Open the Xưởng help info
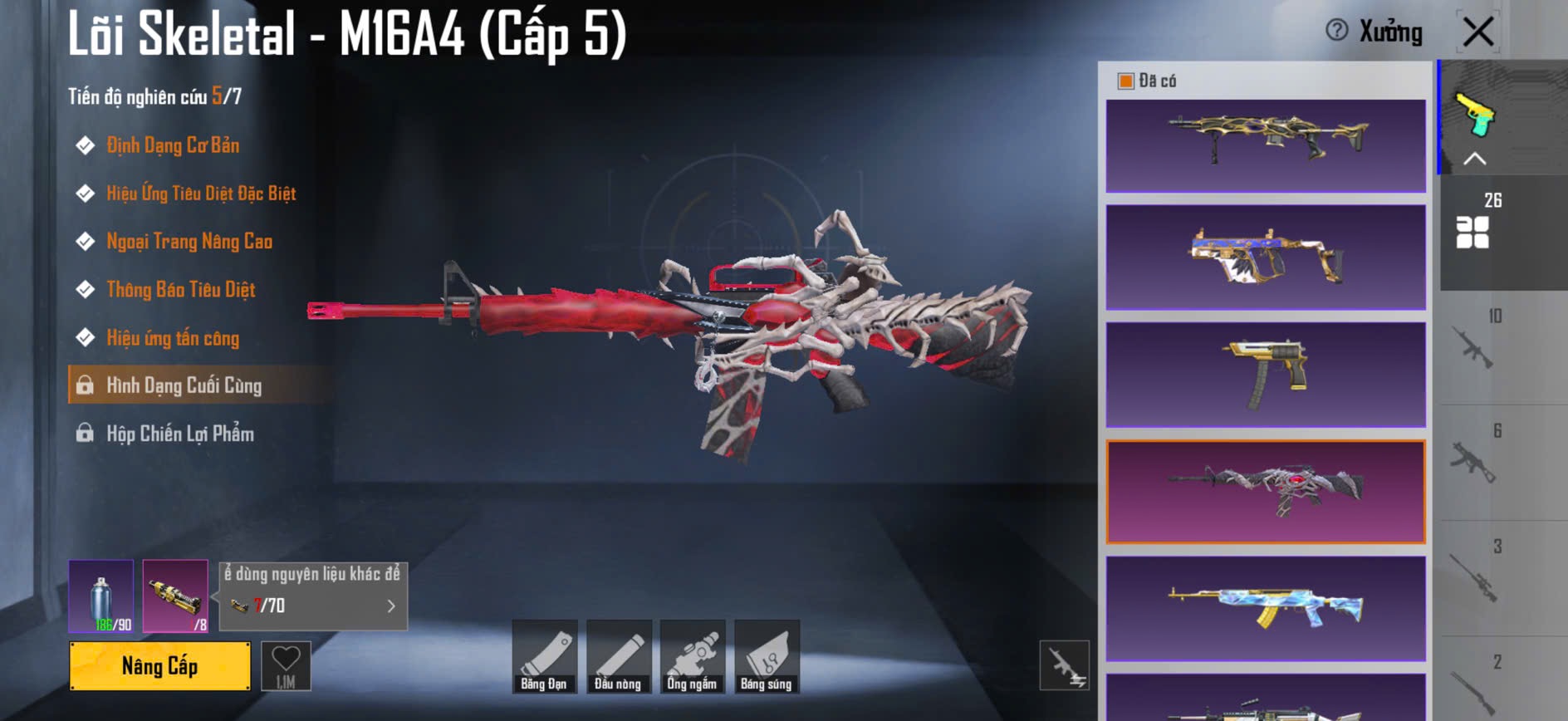This screenshot has height=721, width=1568. (1336, 31)
